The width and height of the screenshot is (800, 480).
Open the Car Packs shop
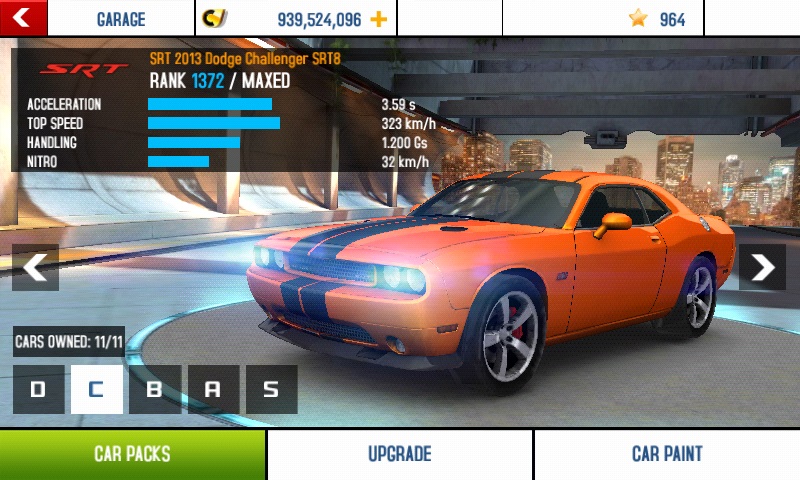coord(132,455)
